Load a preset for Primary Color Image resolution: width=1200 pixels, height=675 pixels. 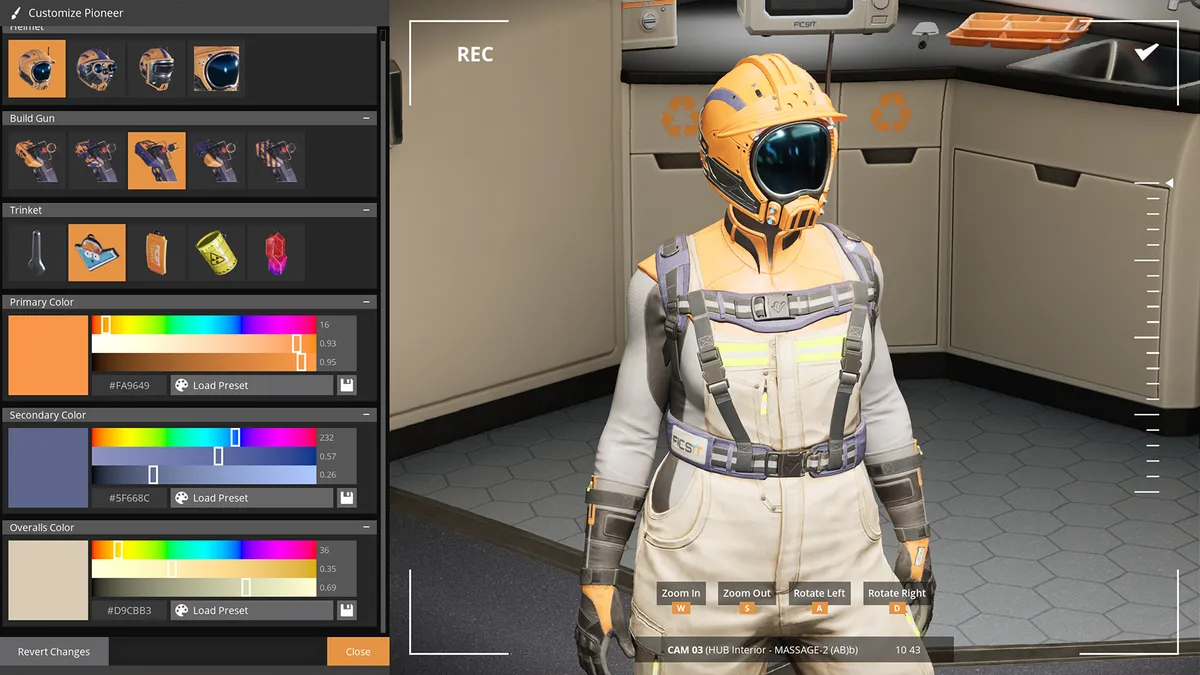(x=251, y=385)
